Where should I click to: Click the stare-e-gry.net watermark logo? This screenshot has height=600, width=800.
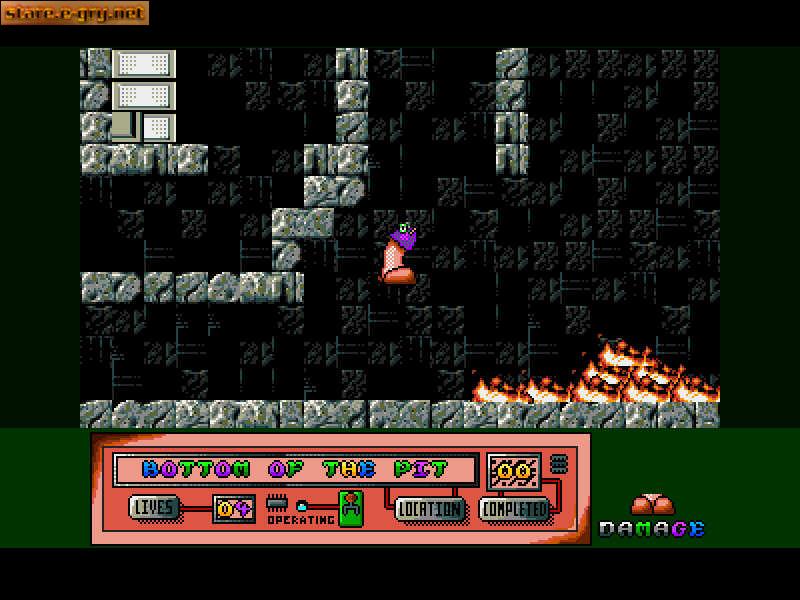(75, 13)
